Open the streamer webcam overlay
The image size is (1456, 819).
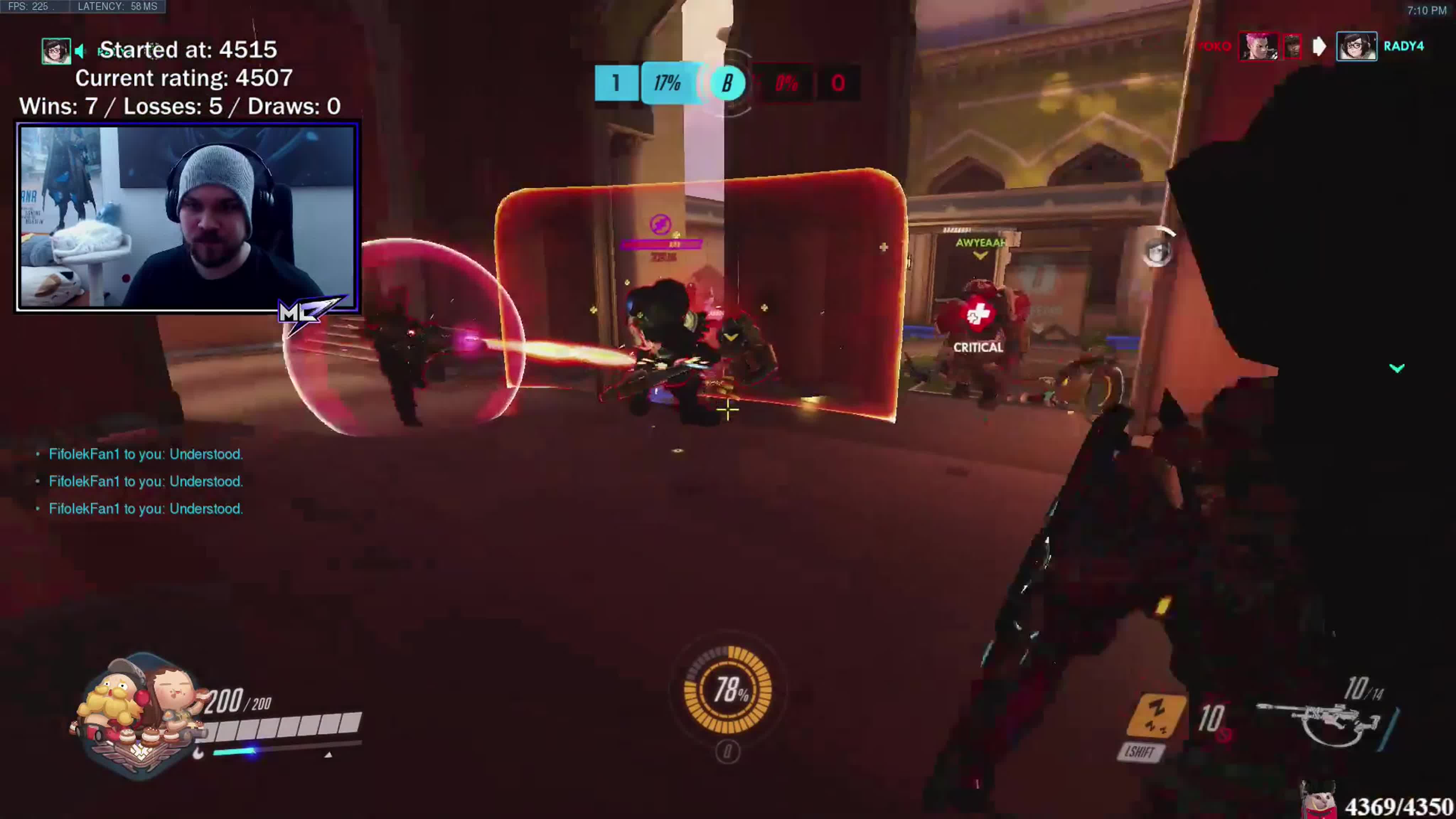(x=187, y=216)
